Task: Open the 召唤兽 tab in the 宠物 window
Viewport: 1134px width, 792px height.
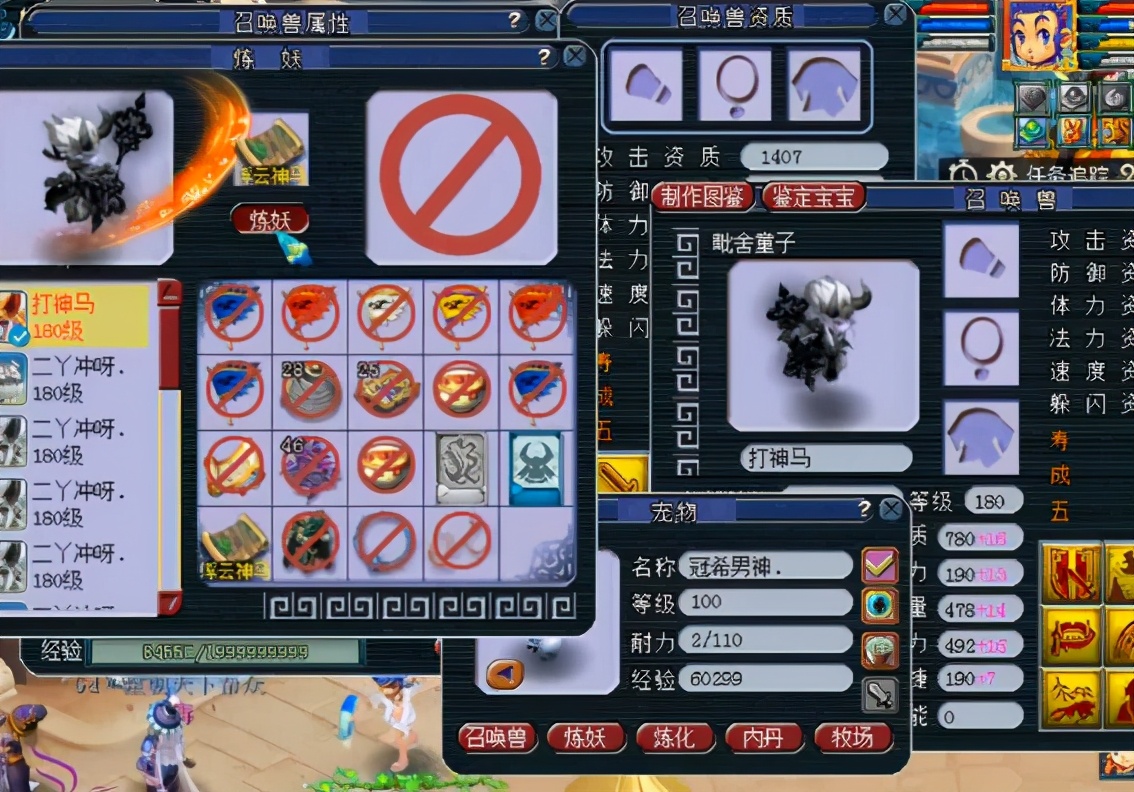Action: pos(498,738)
